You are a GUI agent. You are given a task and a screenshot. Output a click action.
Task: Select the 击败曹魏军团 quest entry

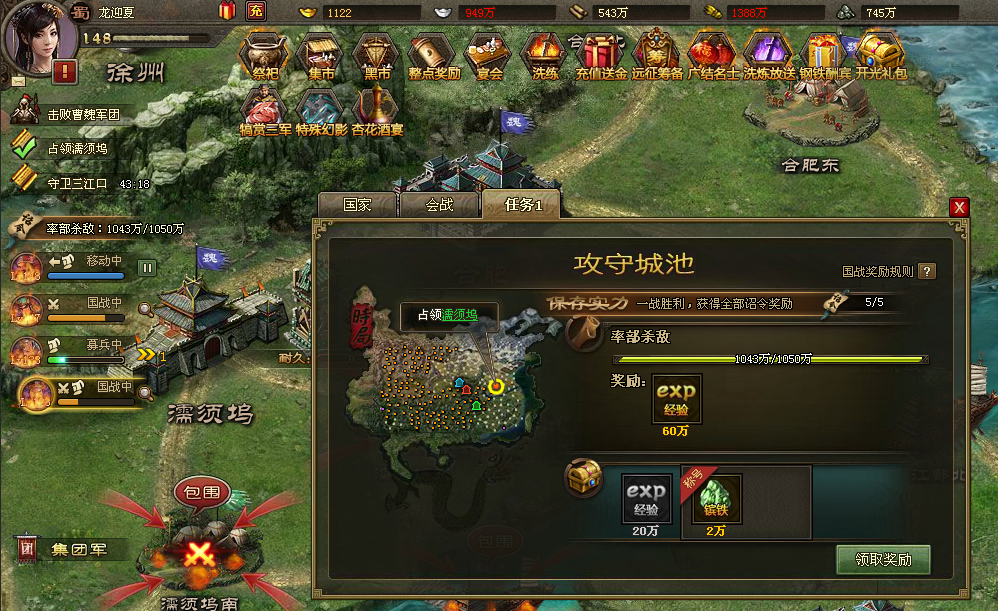83,114
